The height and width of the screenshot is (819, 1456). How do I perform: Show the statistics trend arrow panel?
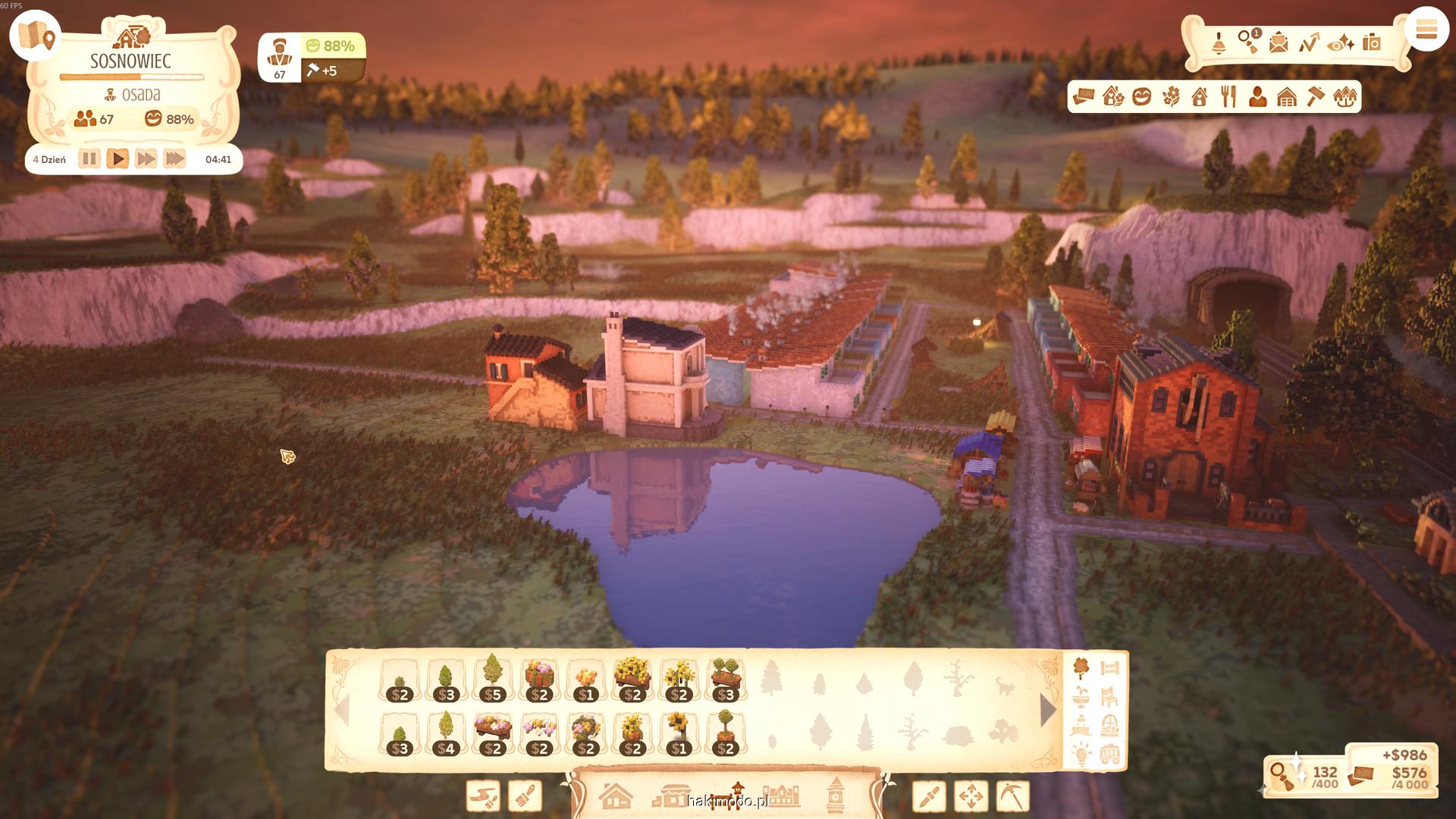pyautogui.click(x=1309, y=42)
